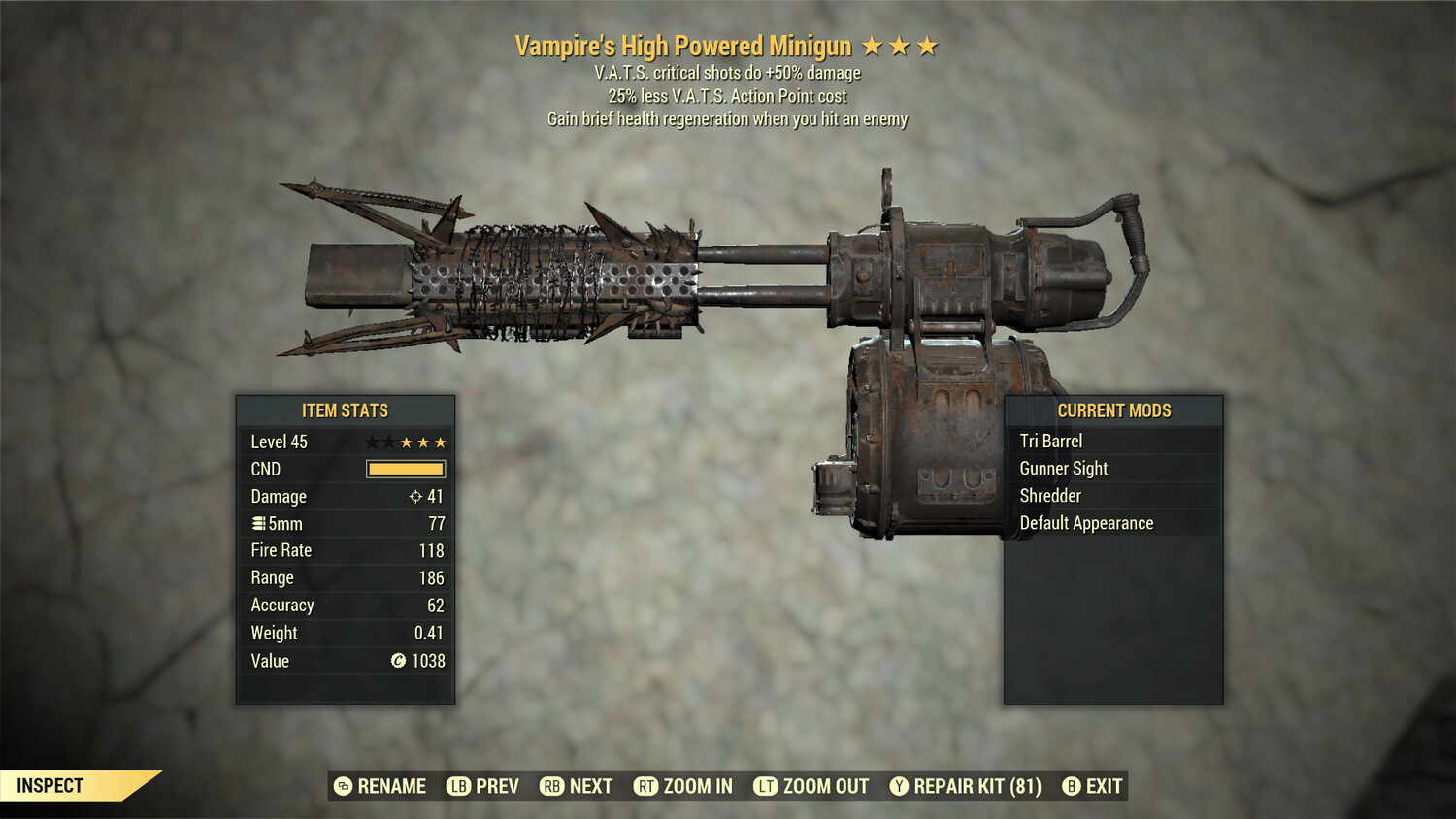Click the B Exit button icon
1456x819 pixels.
click(1072, 786)
